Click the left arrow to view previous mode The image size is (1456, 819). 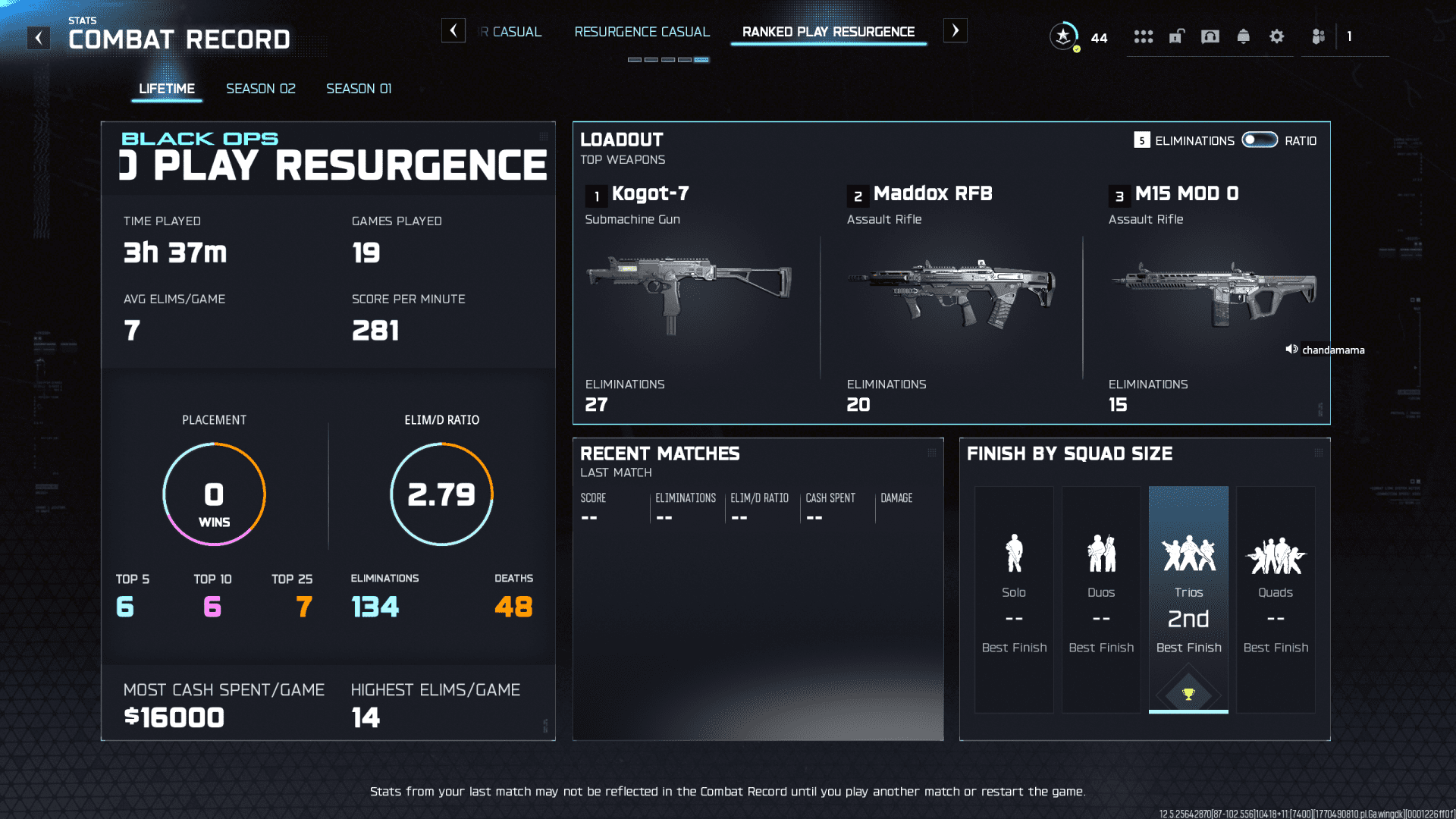453,30
